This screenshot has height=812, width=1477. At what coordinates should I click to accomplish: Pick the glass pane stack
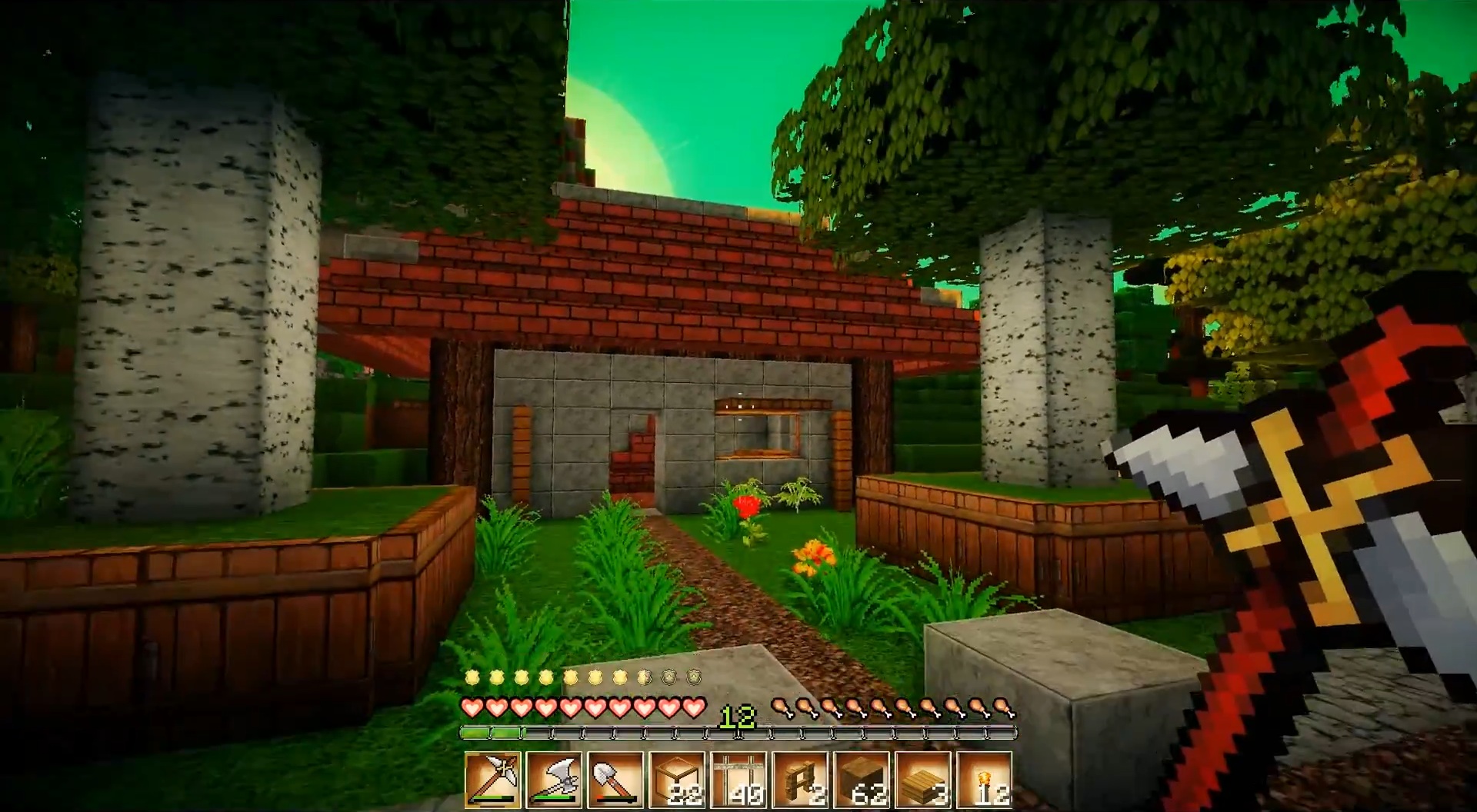[x=738, y=780]
